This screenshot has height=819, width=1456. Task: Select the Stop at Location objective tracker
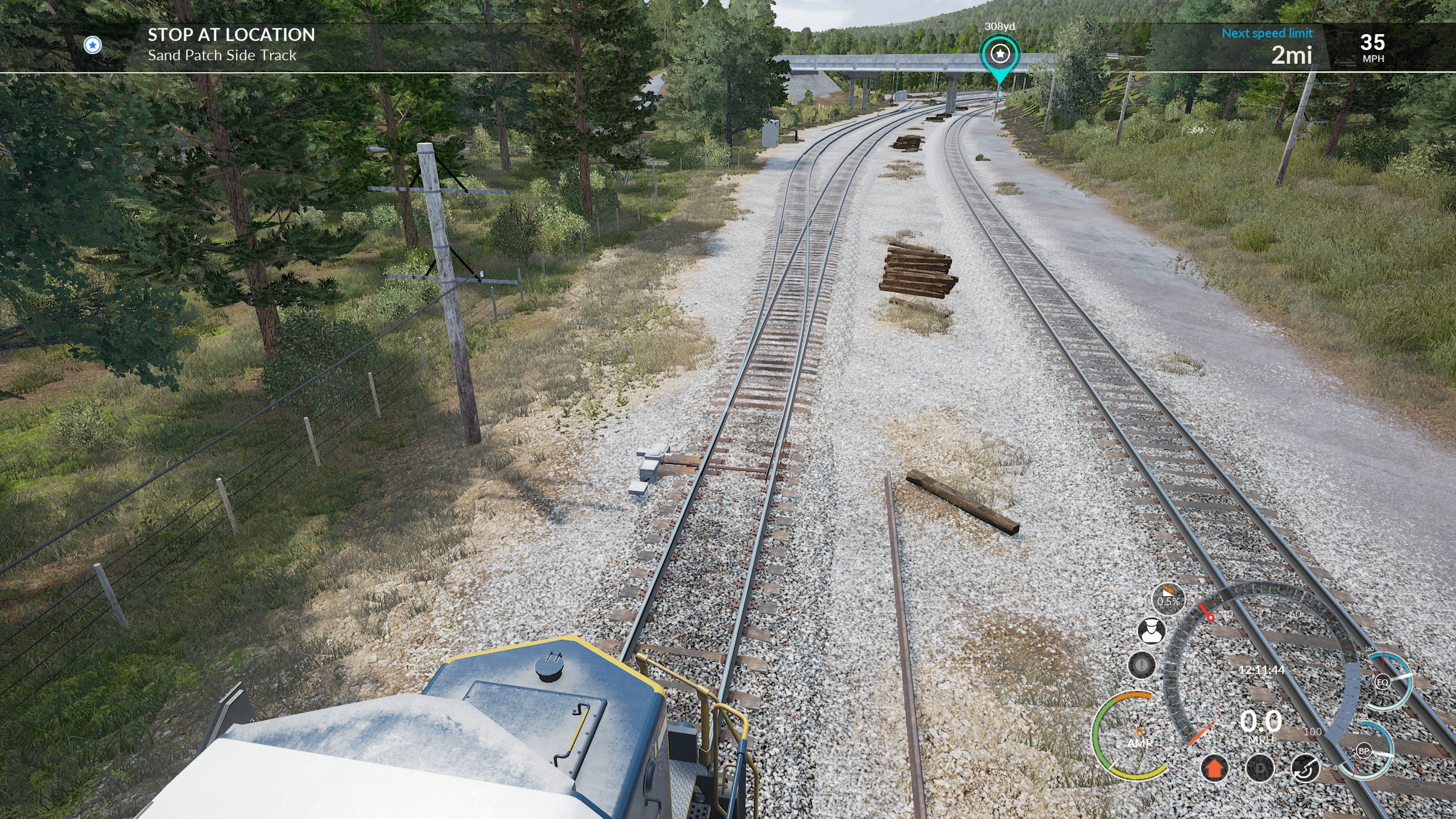coord(231,44)
